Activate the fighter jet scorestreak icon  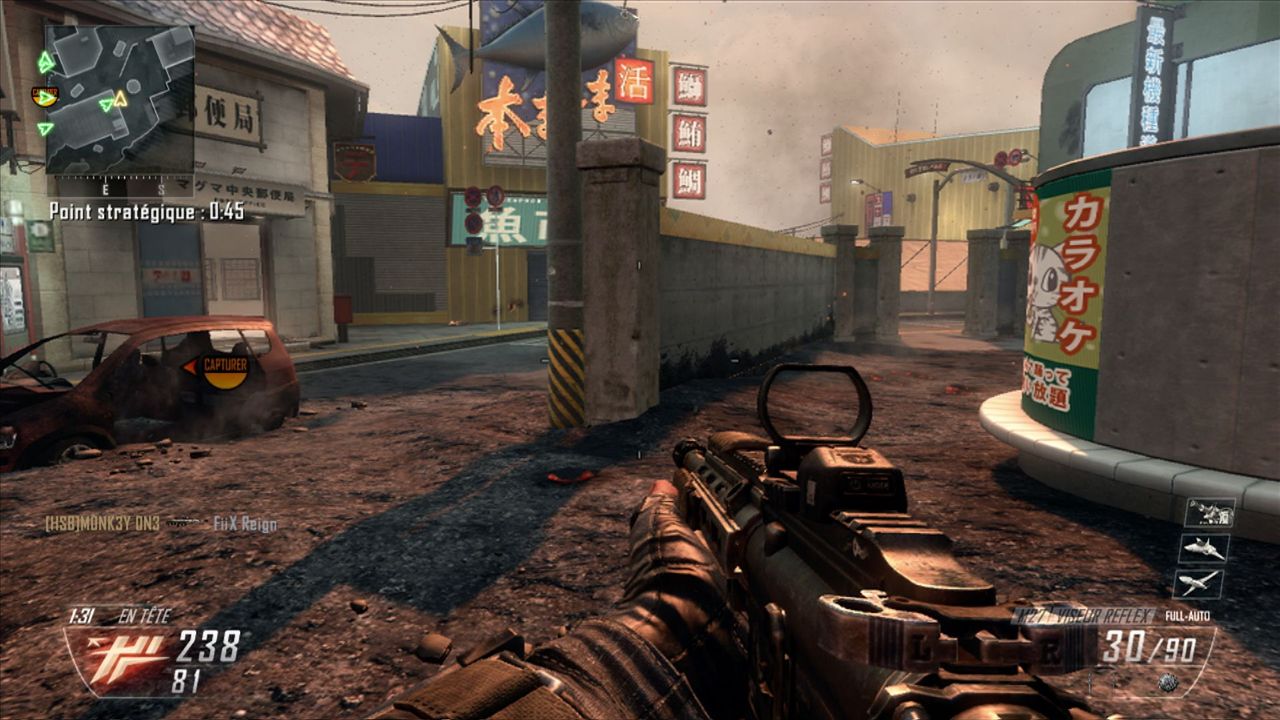click(1204, 548)
